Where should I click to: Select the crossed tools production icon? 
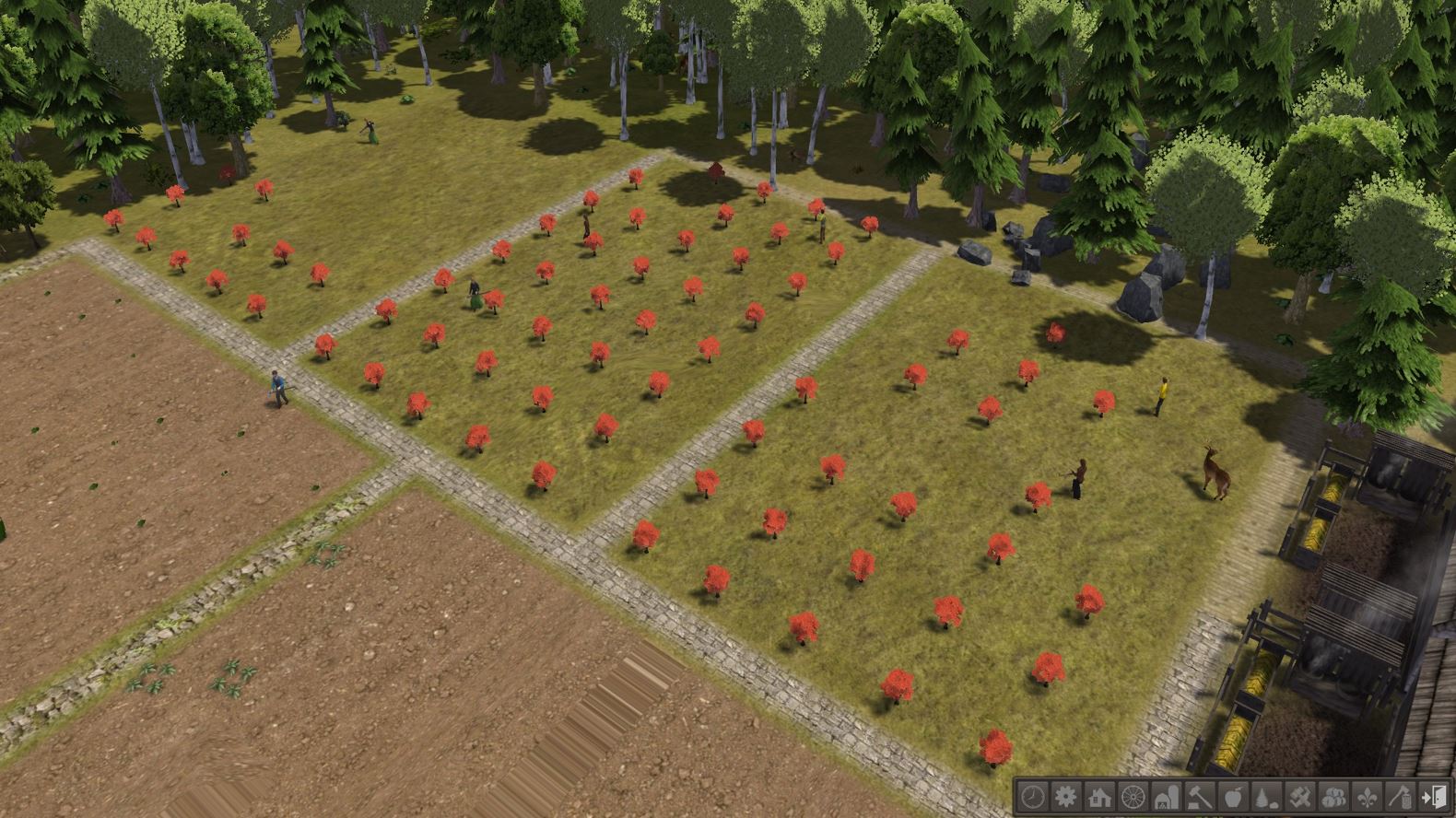1298,800
